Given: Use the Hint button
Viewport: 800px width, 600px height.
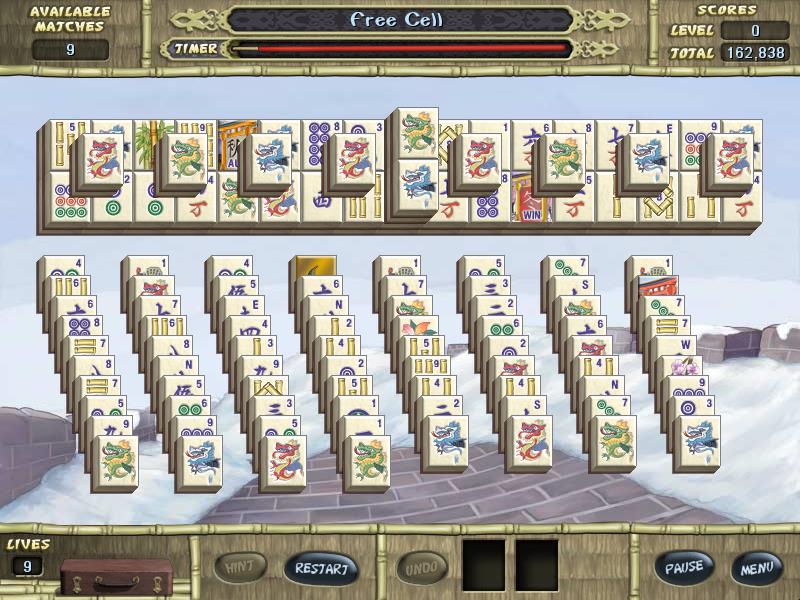Looking at the screenshot, I should coord(241,568).
